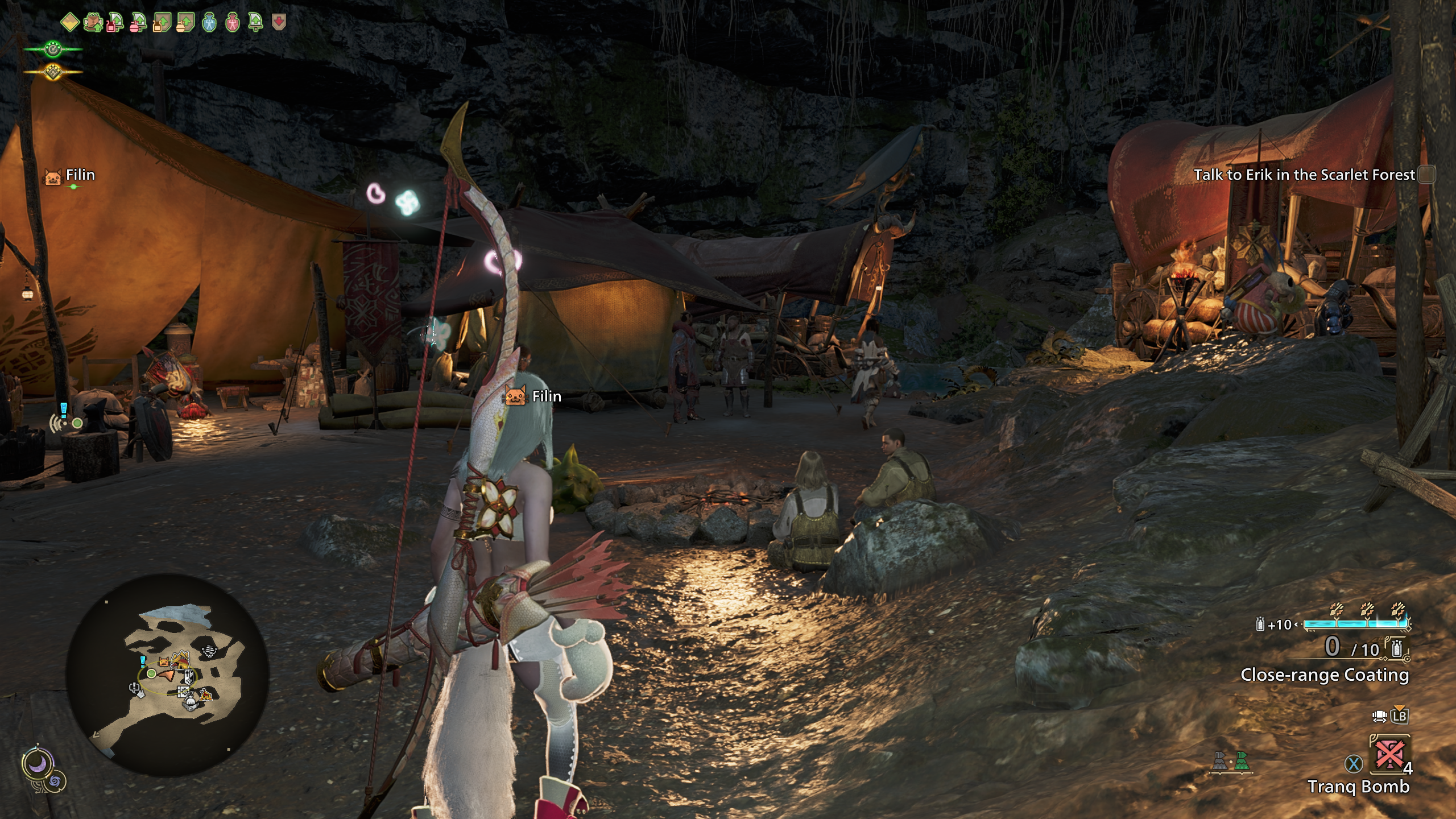1456x819 pixels.
Task: Click the yellow diamond status icon
Action: (x=69, y=23)
